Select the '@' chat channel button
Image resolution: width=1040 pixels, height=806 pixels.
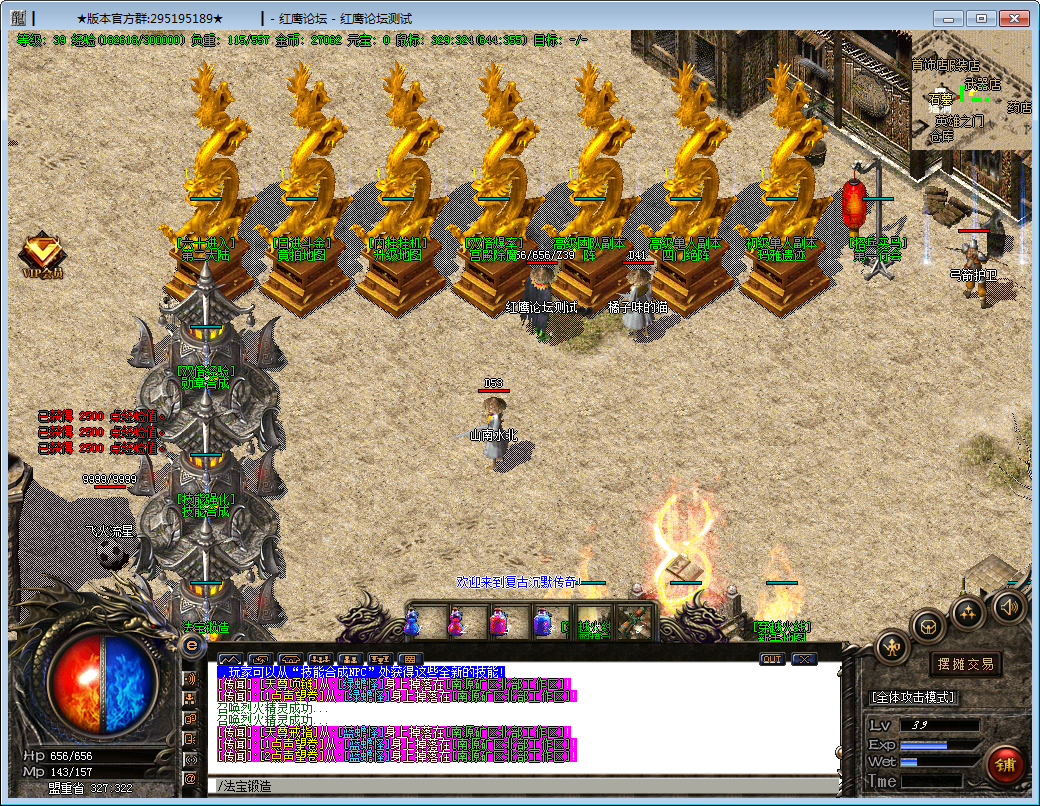click(190, 778)
